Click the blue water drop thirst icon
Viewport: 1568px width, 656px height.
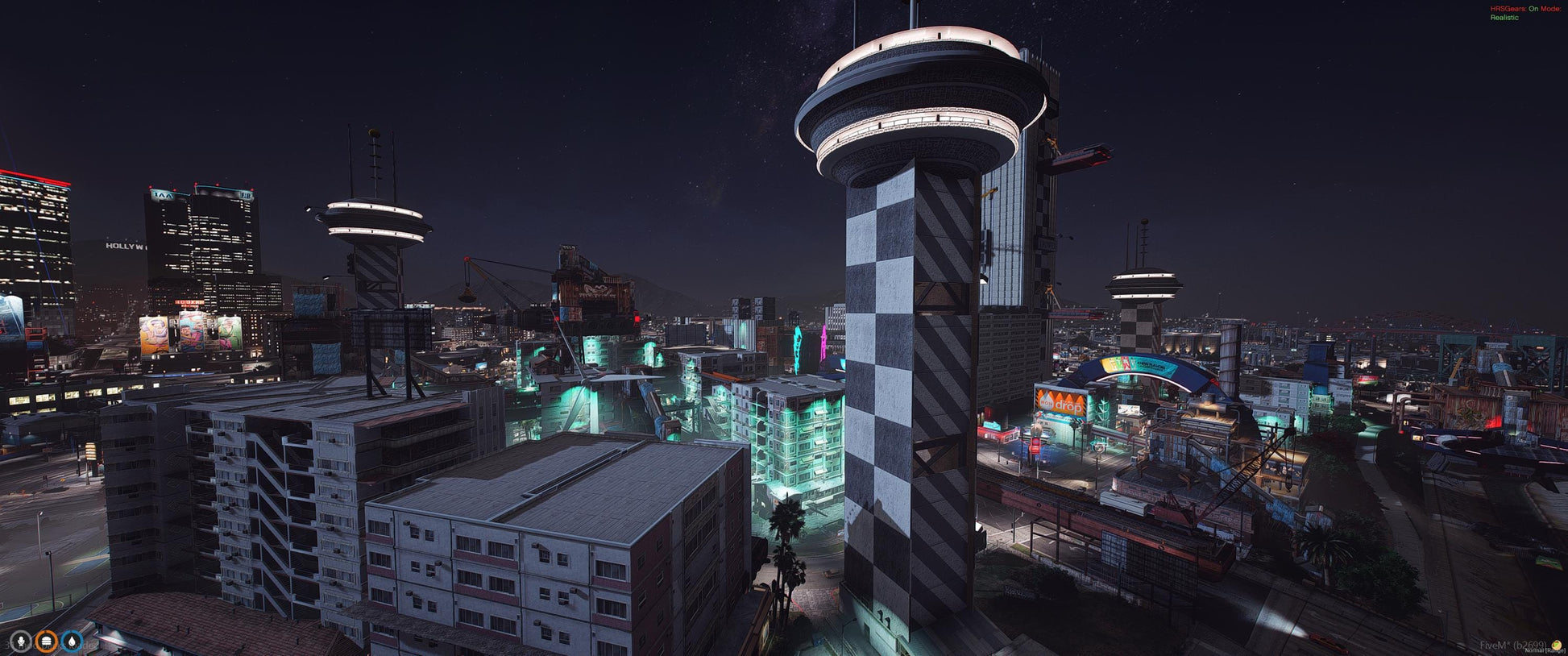(73, 641)
